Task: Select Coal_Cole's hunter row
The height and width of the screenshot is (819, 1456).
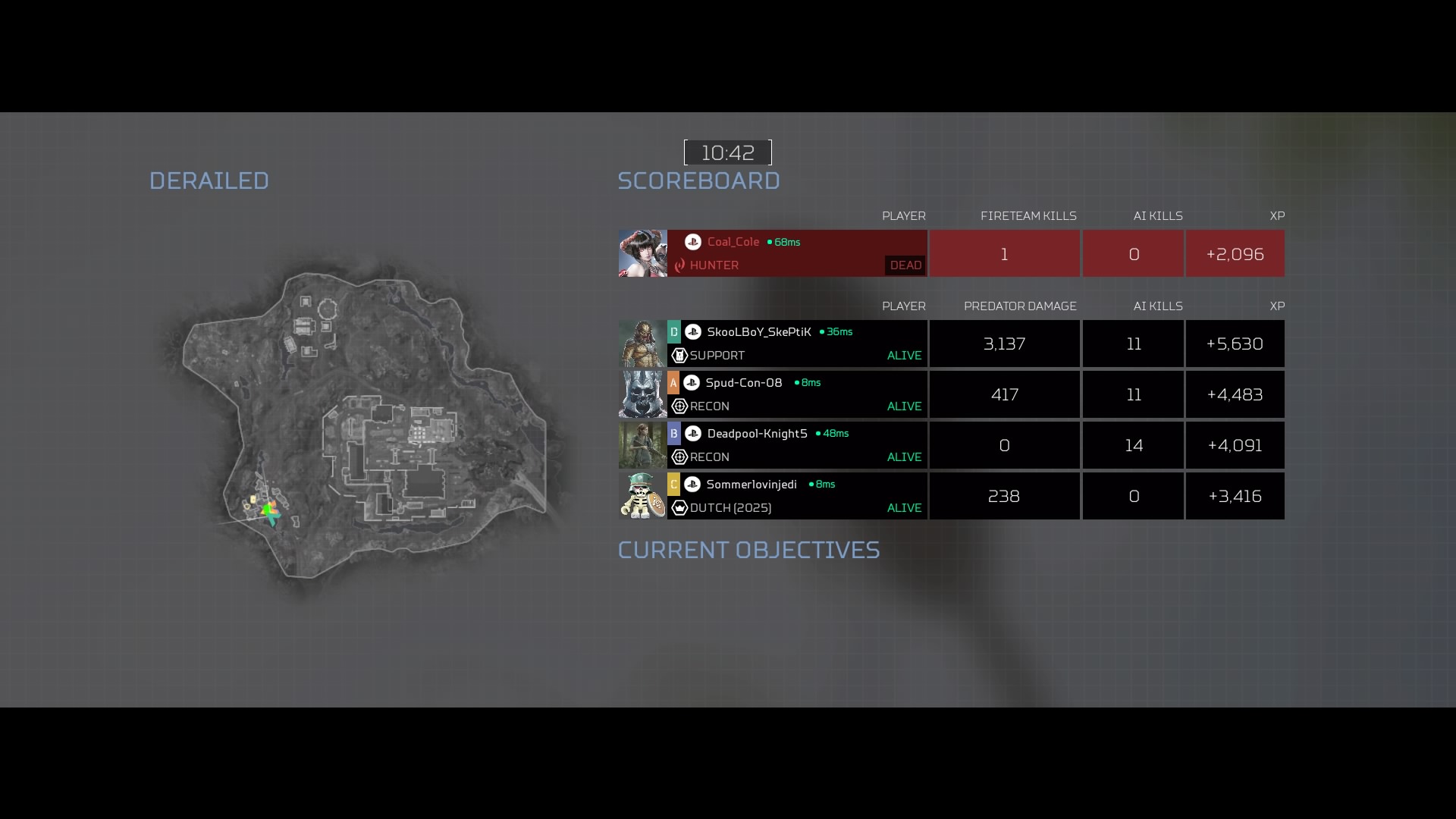Action: point(796,253)
